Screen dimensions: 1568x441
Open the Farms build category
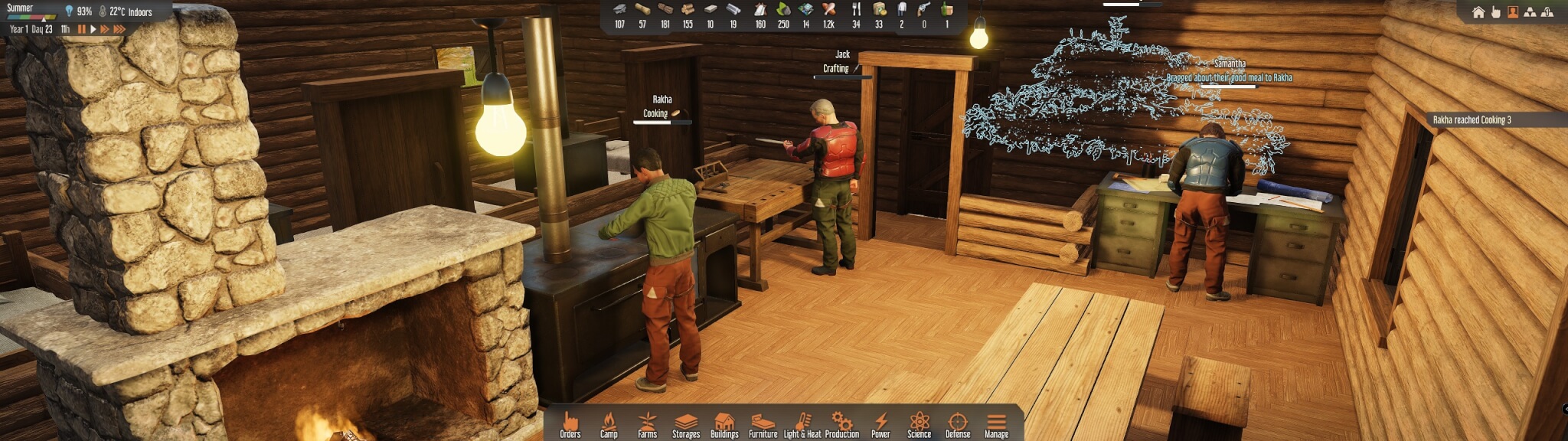(x=647, y=423)
